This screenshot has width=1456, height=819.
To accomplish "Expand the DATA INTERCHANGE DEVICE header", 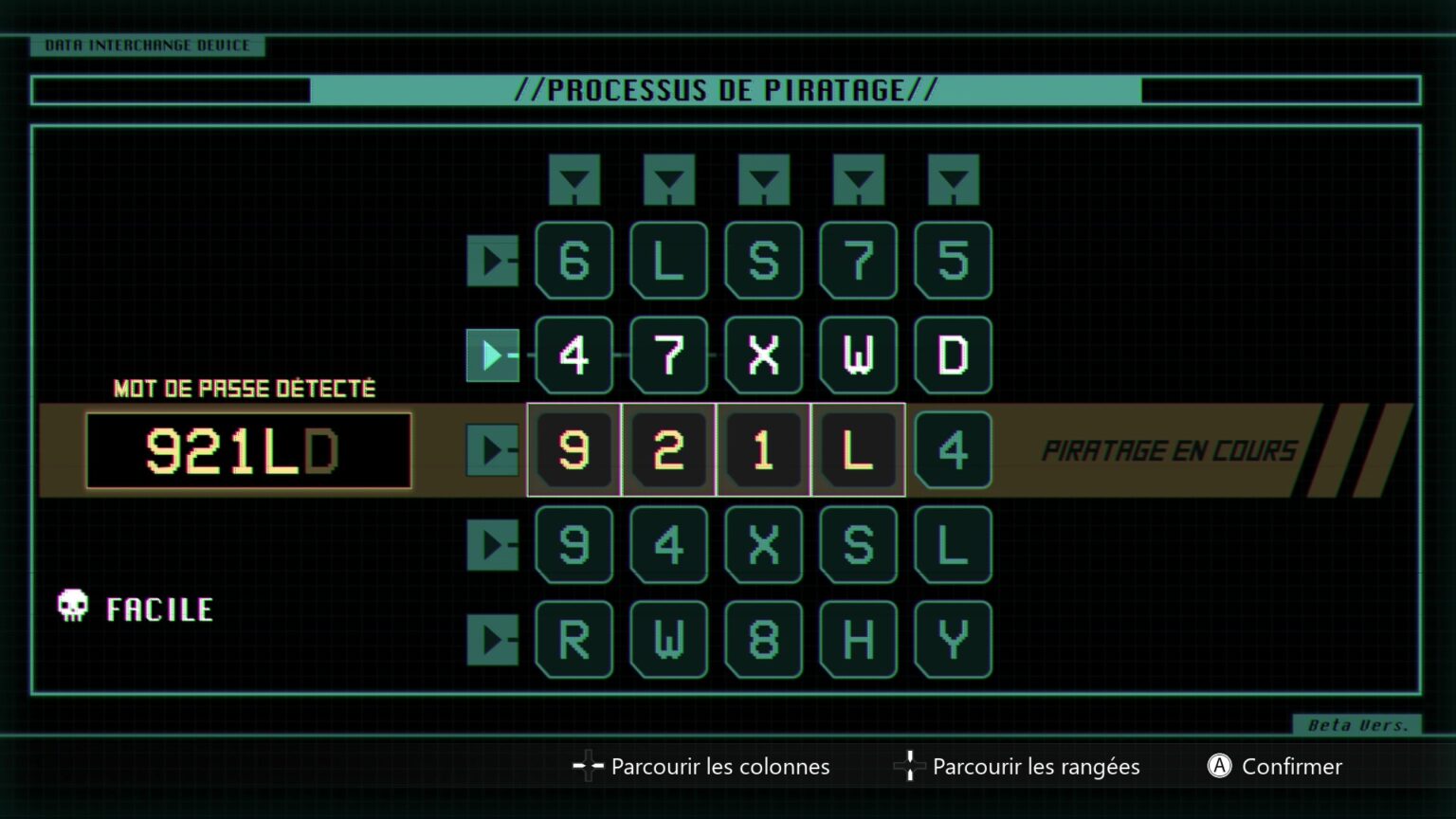I will tap(147, 45).
